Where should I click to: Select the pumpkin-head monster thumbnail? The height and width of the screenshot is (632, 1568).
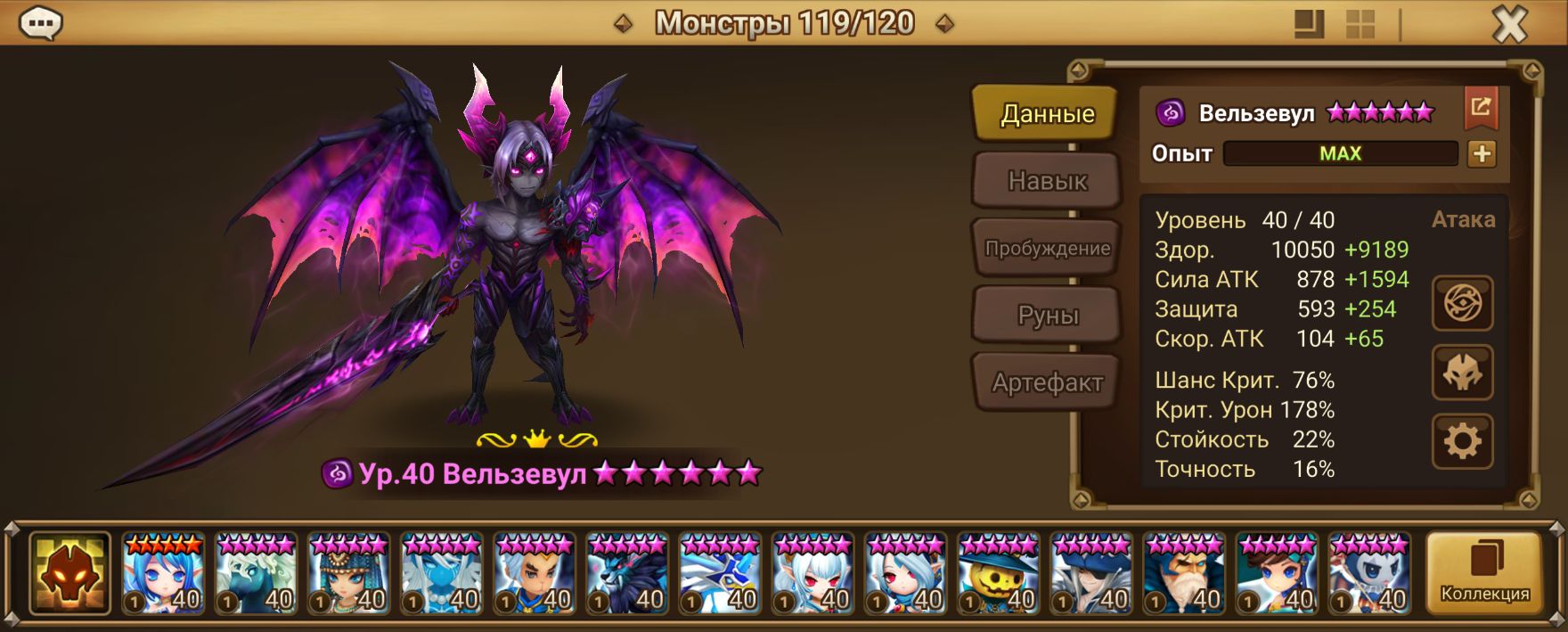(998, 574)
